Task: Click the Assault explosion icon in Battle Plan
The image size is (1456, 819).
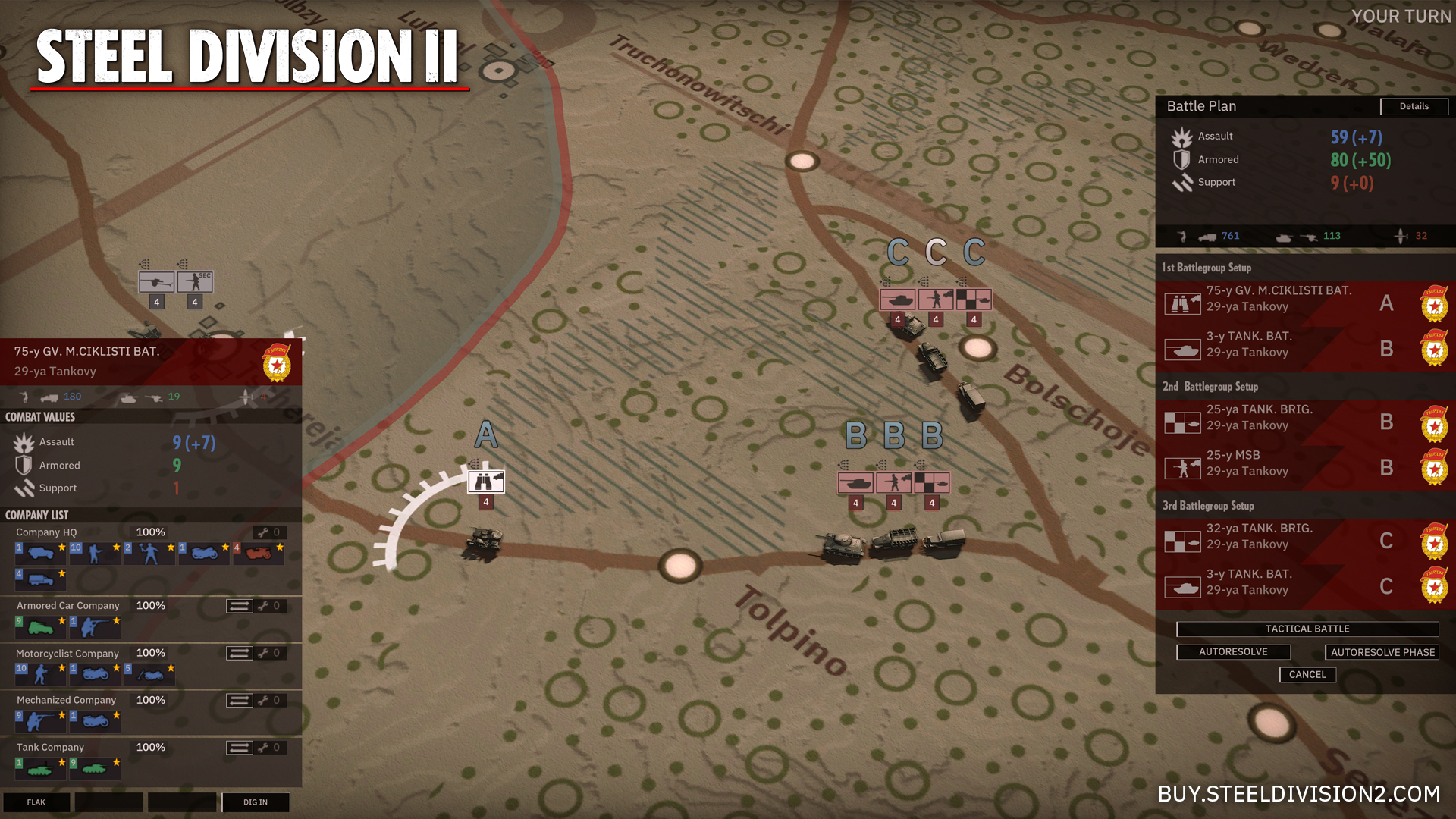Action: click(x=1182, y=136)
